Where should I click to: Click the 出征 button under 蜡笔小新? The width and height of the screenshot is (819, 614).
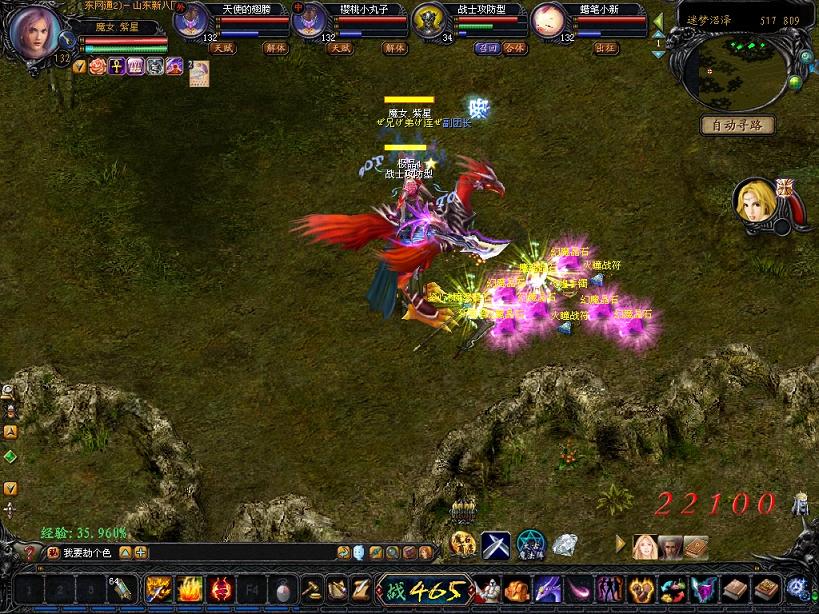(x=606, y=48)
